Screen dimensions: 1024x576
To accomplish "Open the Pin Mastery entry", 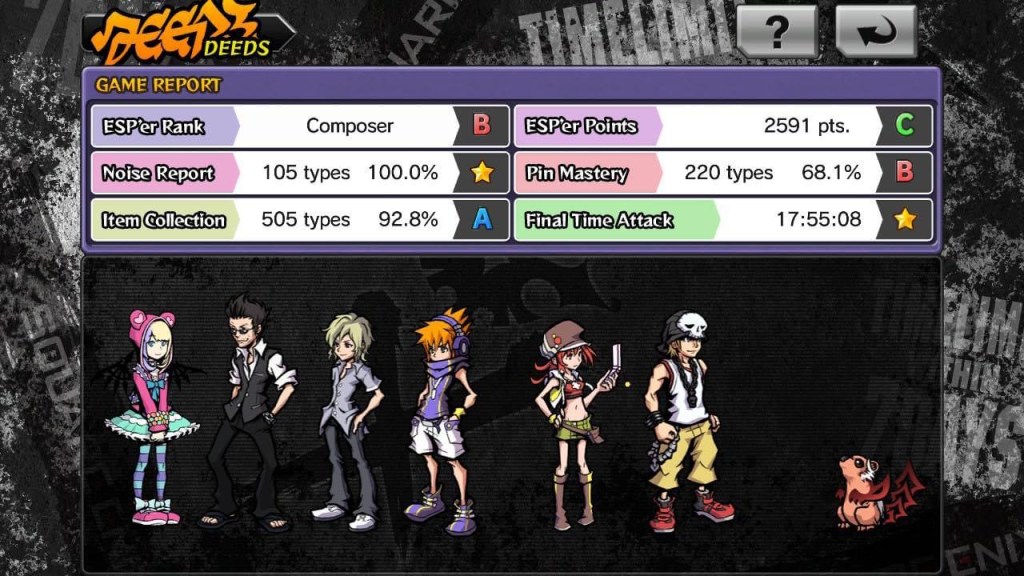I will (723, 173).
